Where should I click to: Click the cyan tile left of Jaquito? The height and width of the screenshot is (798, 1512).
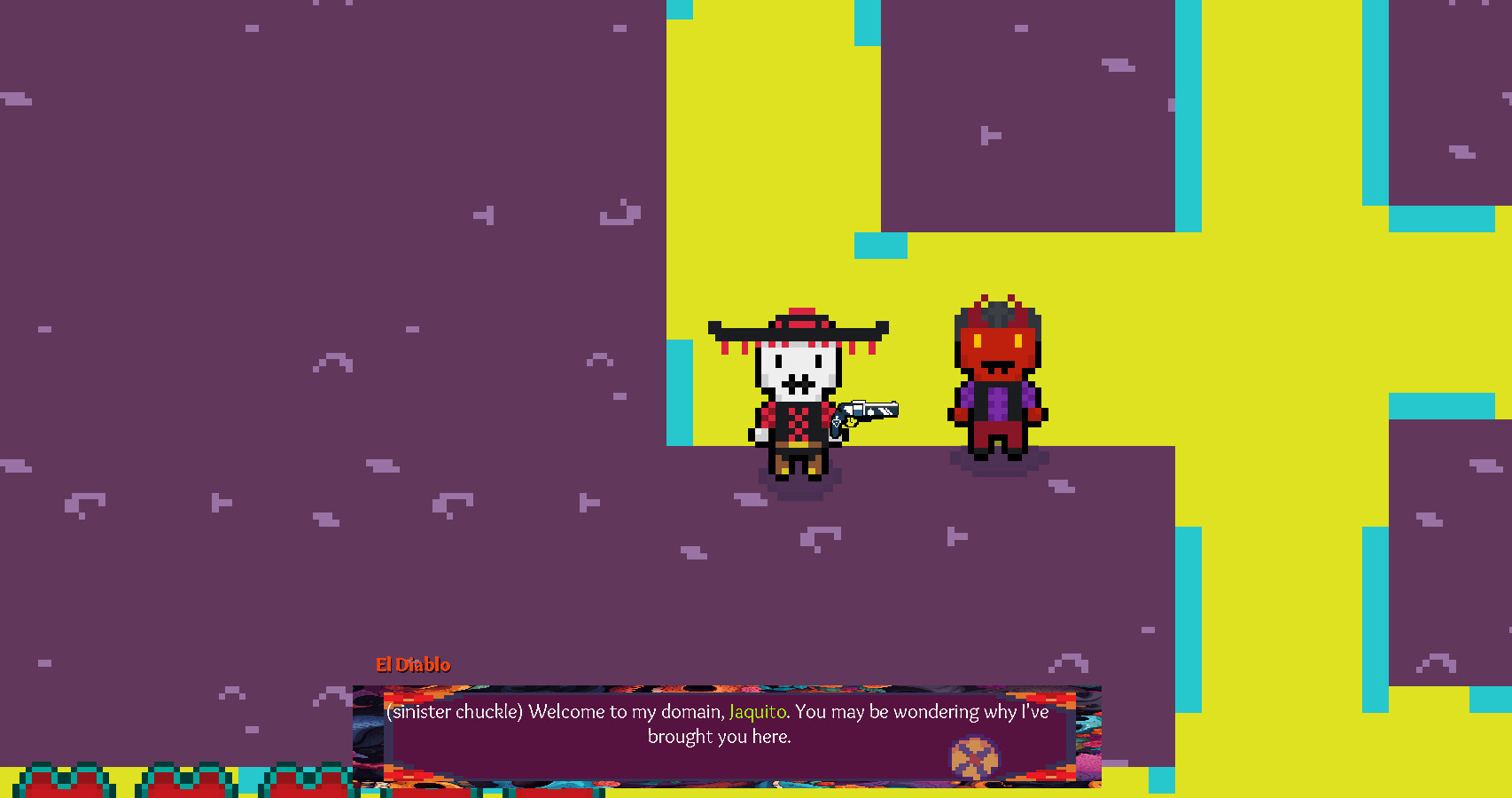[x=681, y=390]
